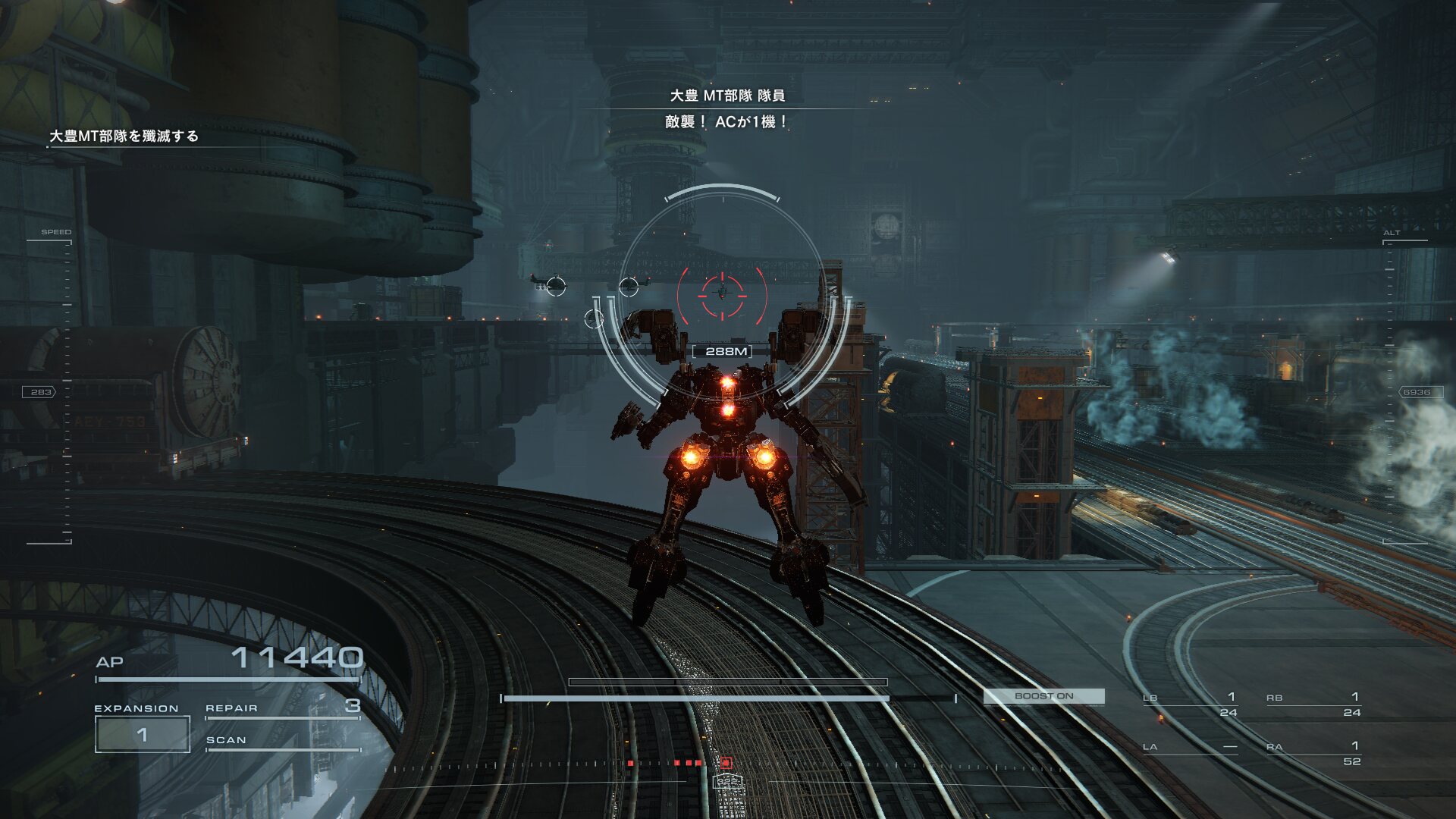
Task: Click the red enemy marker on the compass
Action: (x=726, y=762)
